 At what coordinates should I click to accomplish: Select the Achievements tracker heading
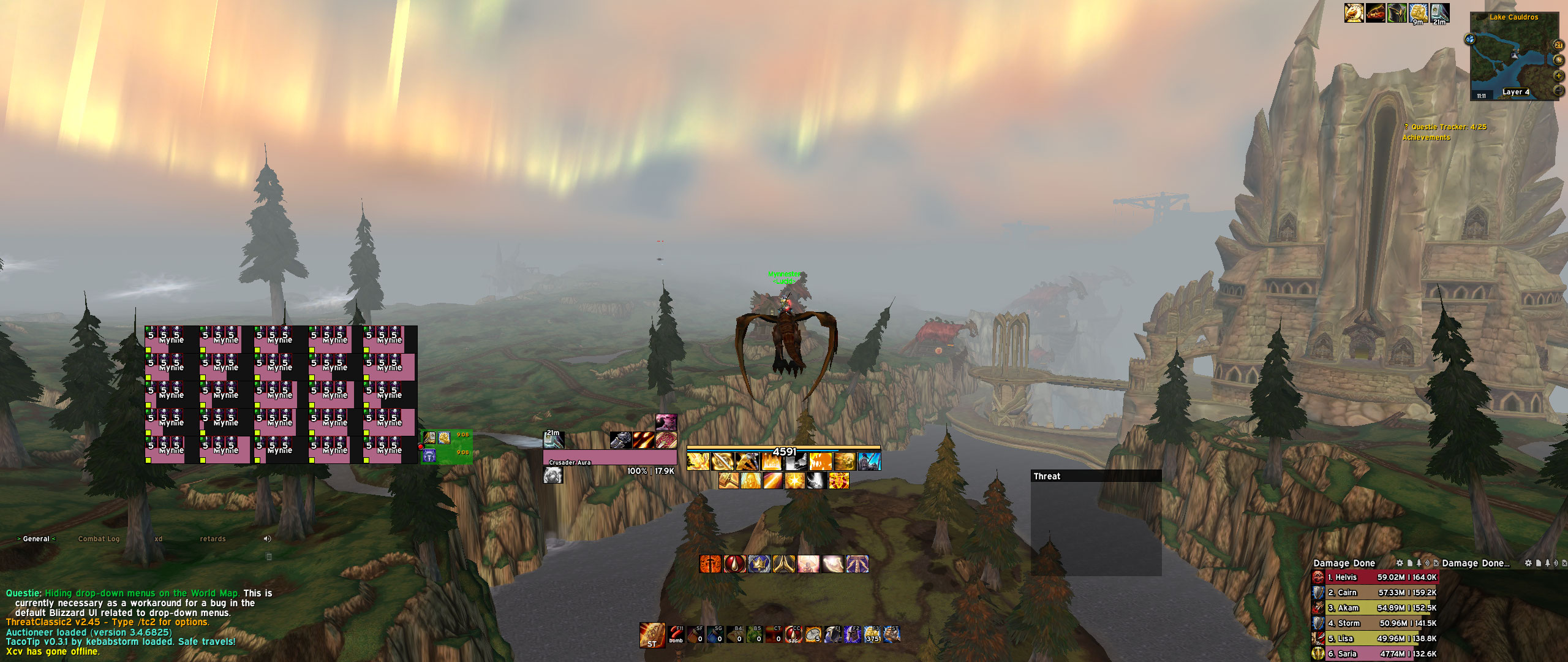coord(1426,137)
